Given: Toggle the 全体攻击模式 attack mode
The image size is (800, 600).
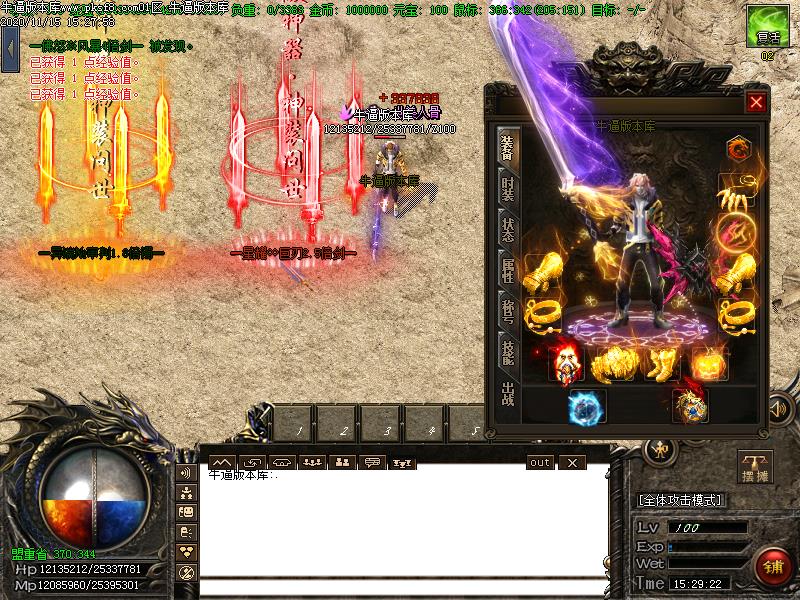Looking at the screenshot, I should 681,500.
